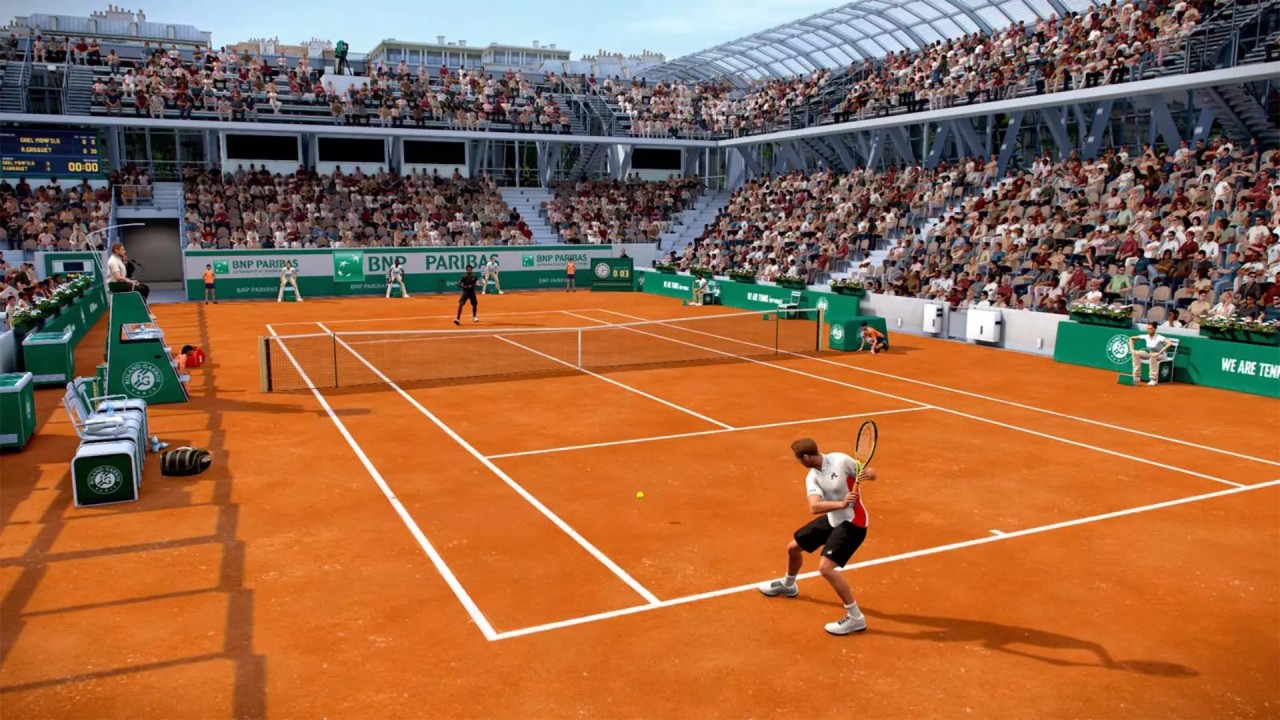Screen dimensions: 1280x720
Task: Toggle the match timer showing 00:00
Action: pyautogui.click(x=84, y=166)
